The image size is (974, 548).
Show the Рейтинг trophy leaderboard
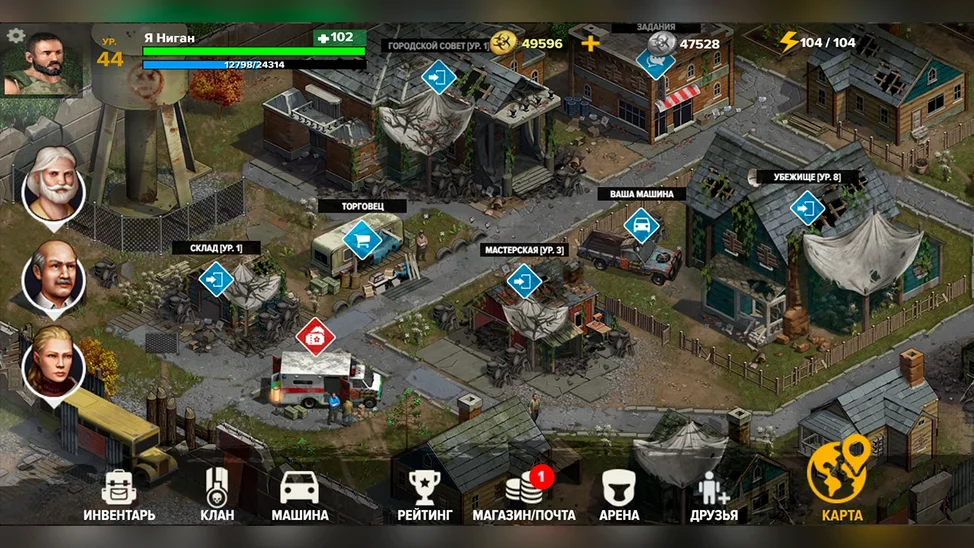[x=425, y=495]
